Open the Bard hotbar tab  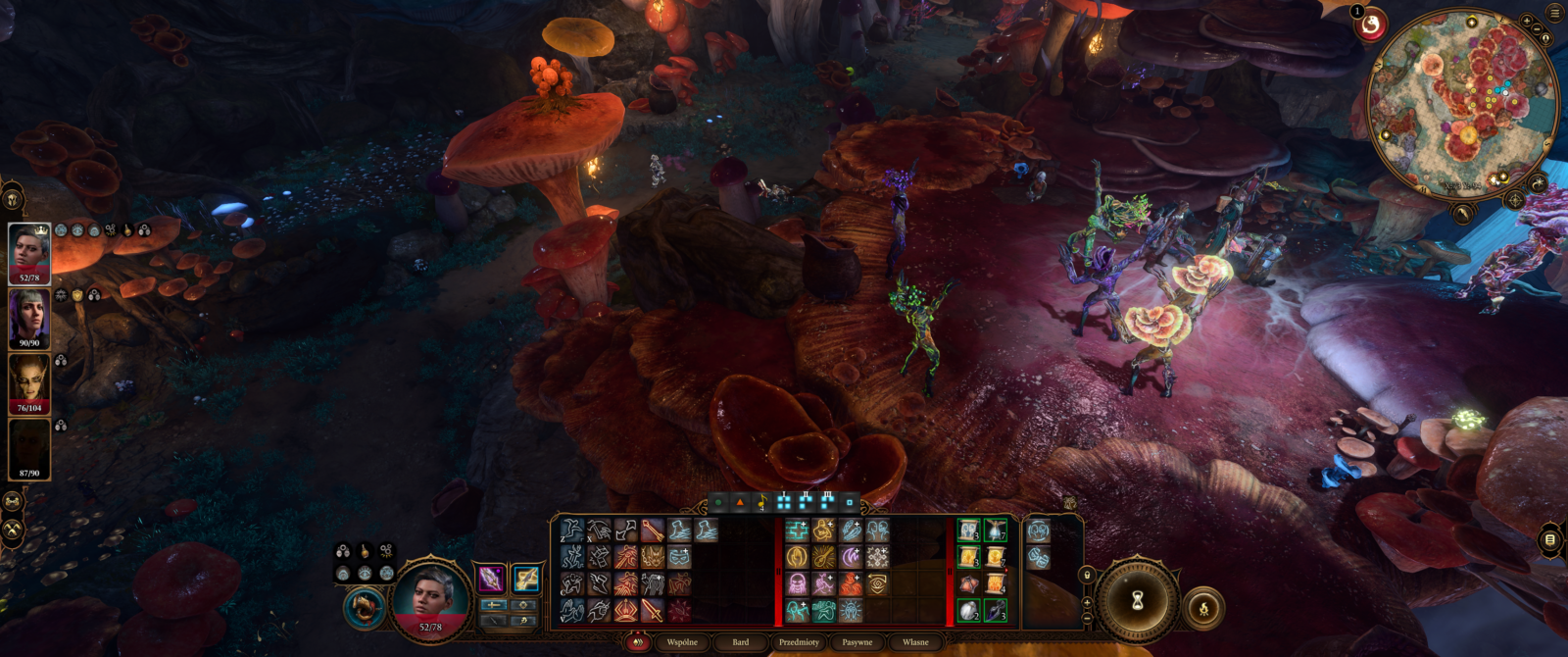741,642
